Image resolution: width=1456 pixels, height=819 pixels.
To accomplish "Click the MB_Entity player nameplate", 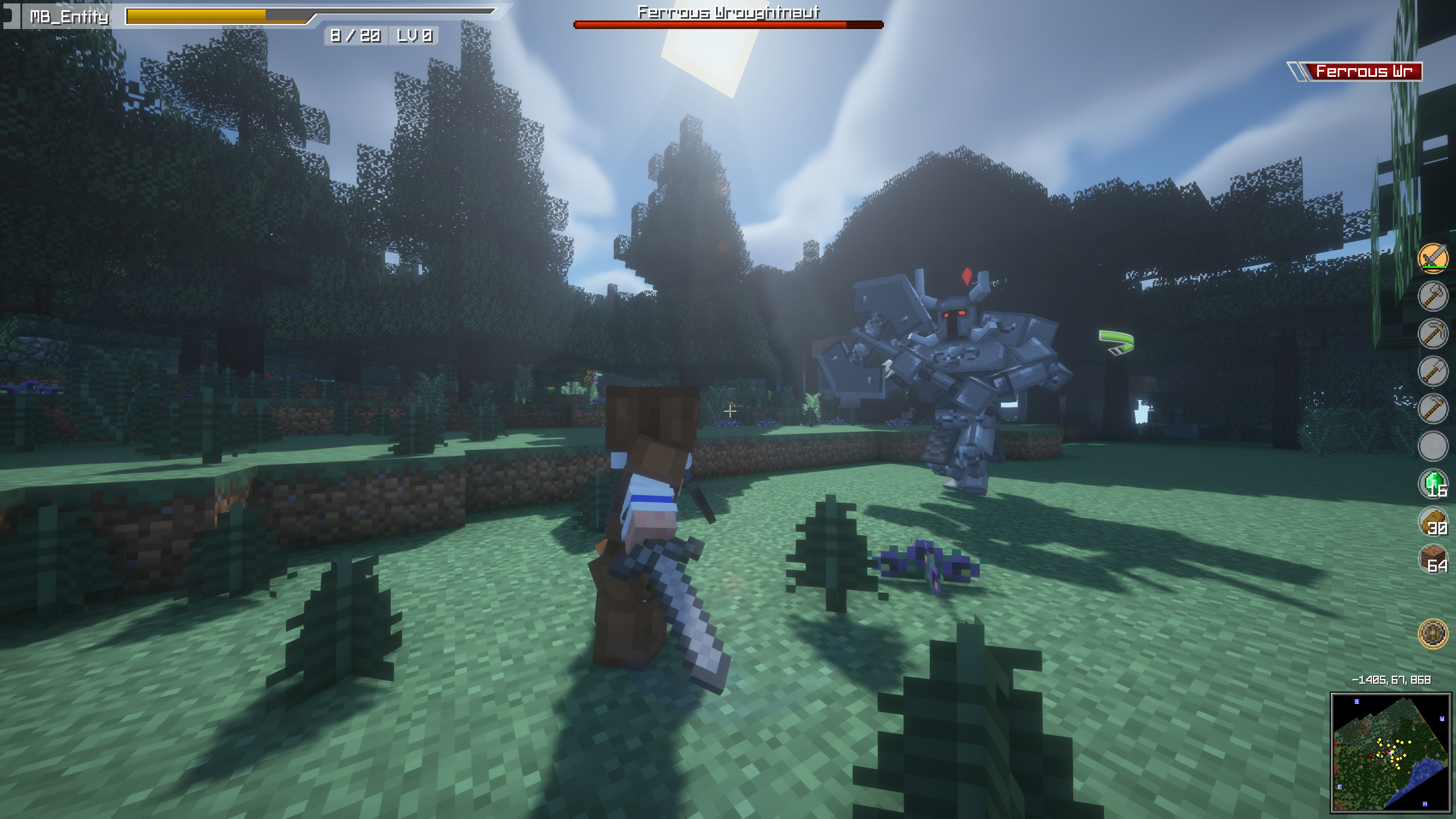I will [68, 17].
